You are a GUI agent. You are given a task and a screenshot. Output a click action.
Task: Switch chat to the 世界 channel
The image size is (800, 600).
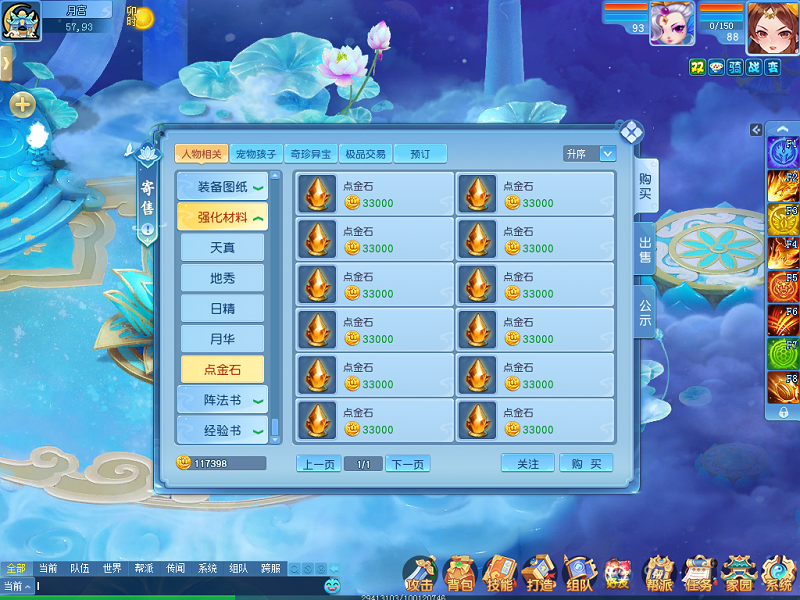point(112,568)
